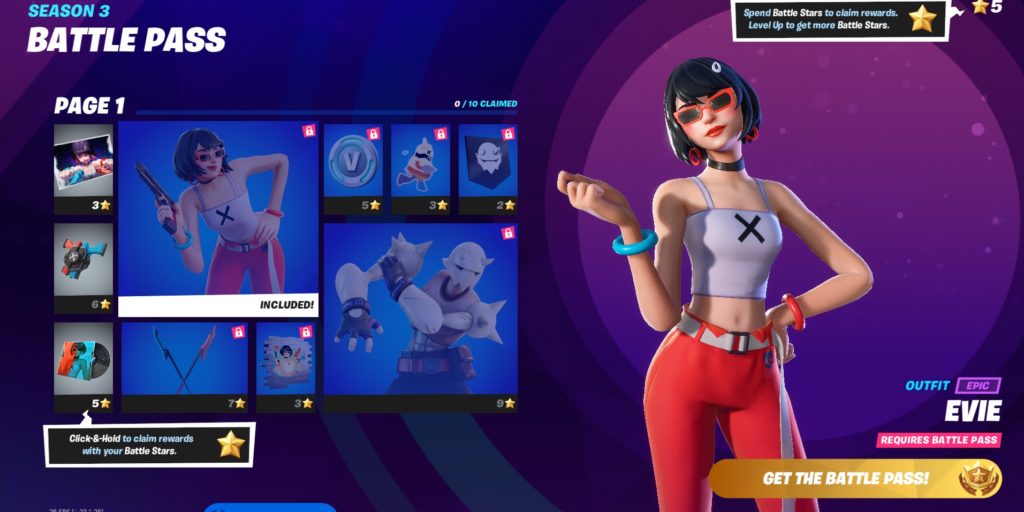Select the crossed-blades pickaxe reward tile
1024x512 pixels.
click(184, 366)
